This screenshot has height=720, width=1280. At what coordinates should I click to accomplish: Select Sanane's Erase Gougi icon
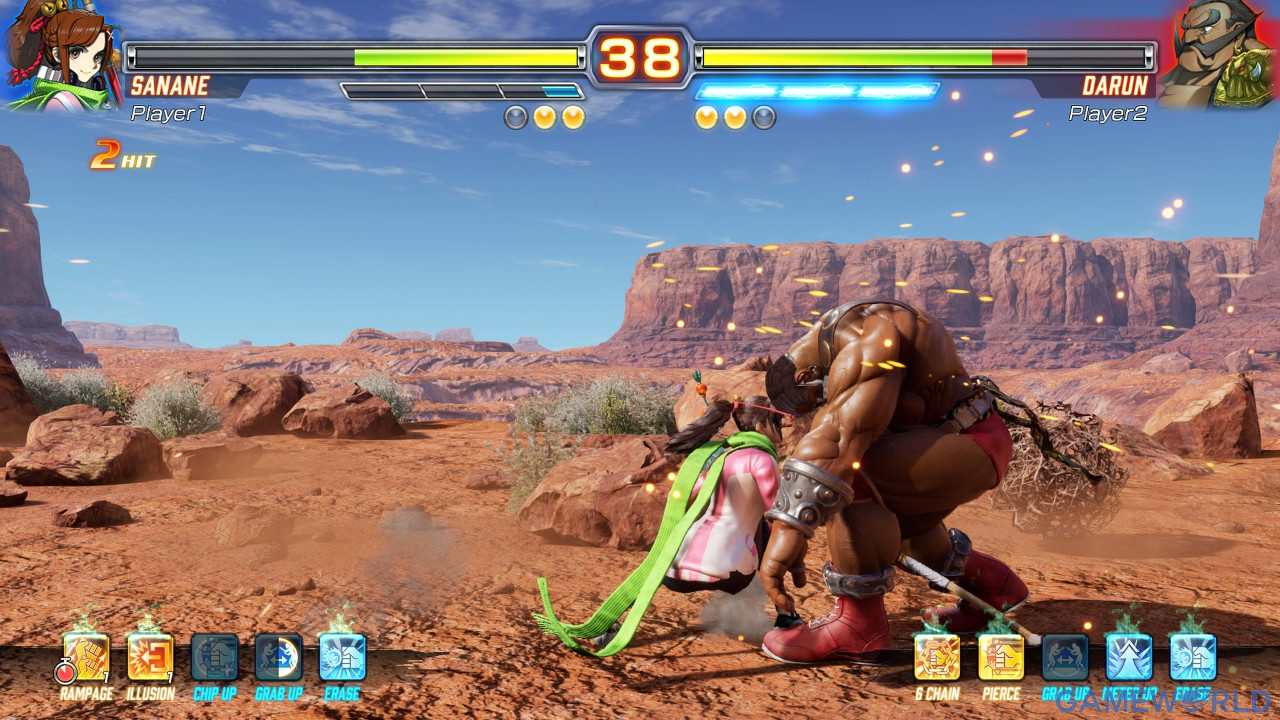click(343, 658)
